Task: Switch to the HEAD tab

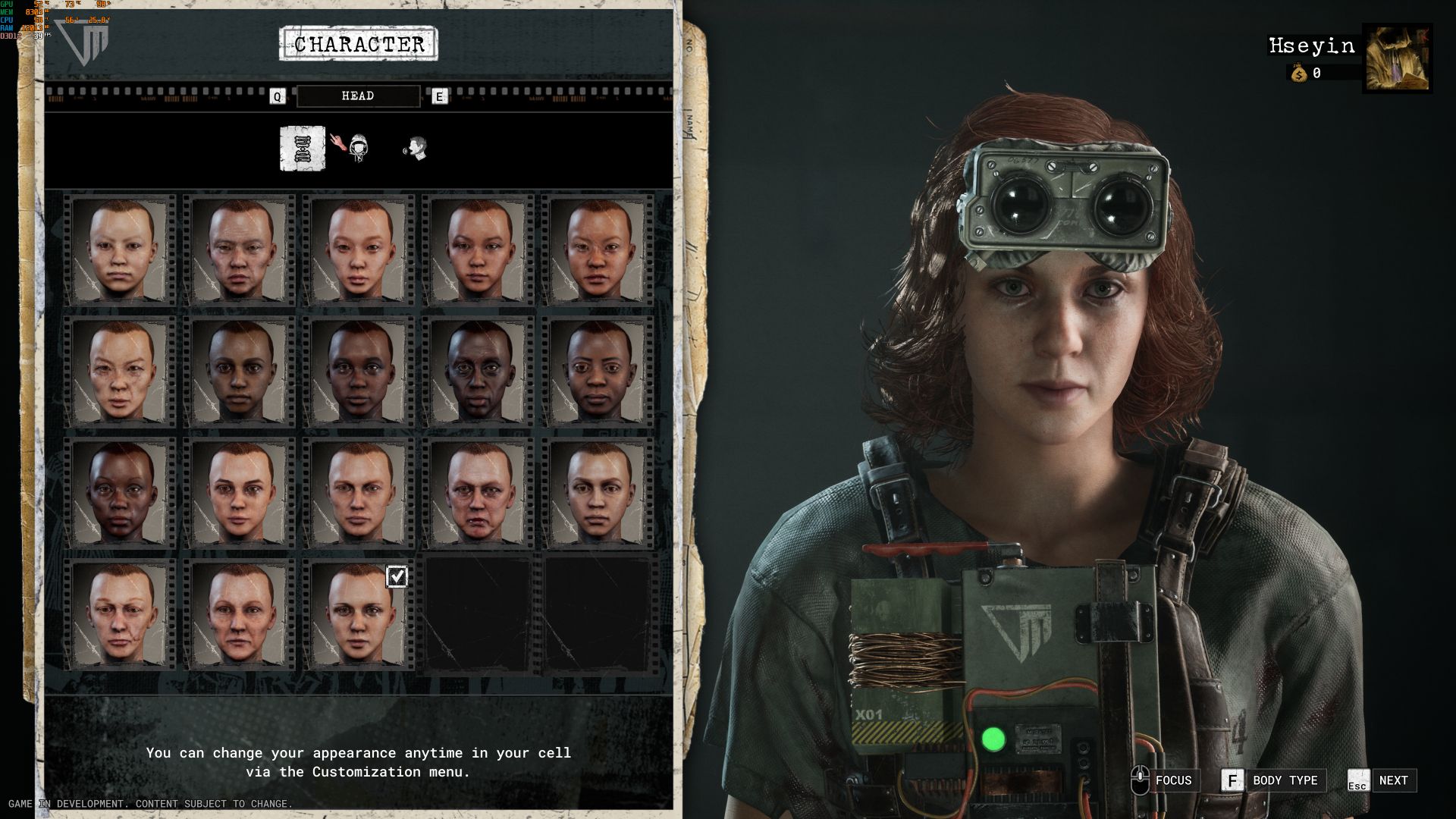Action: click(357, 96)
